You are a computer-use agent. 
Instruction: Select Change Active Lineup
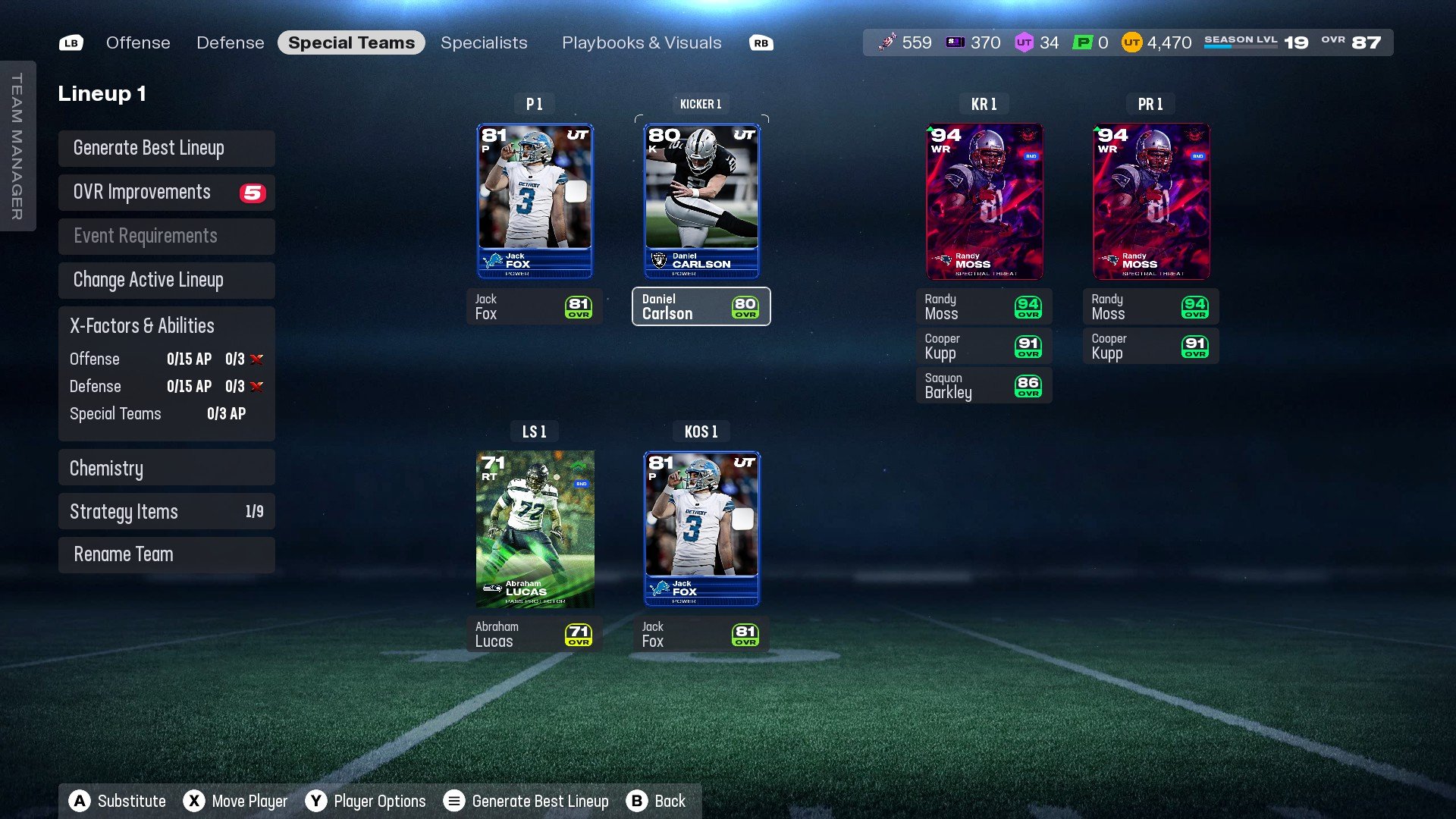pos(166,280)
